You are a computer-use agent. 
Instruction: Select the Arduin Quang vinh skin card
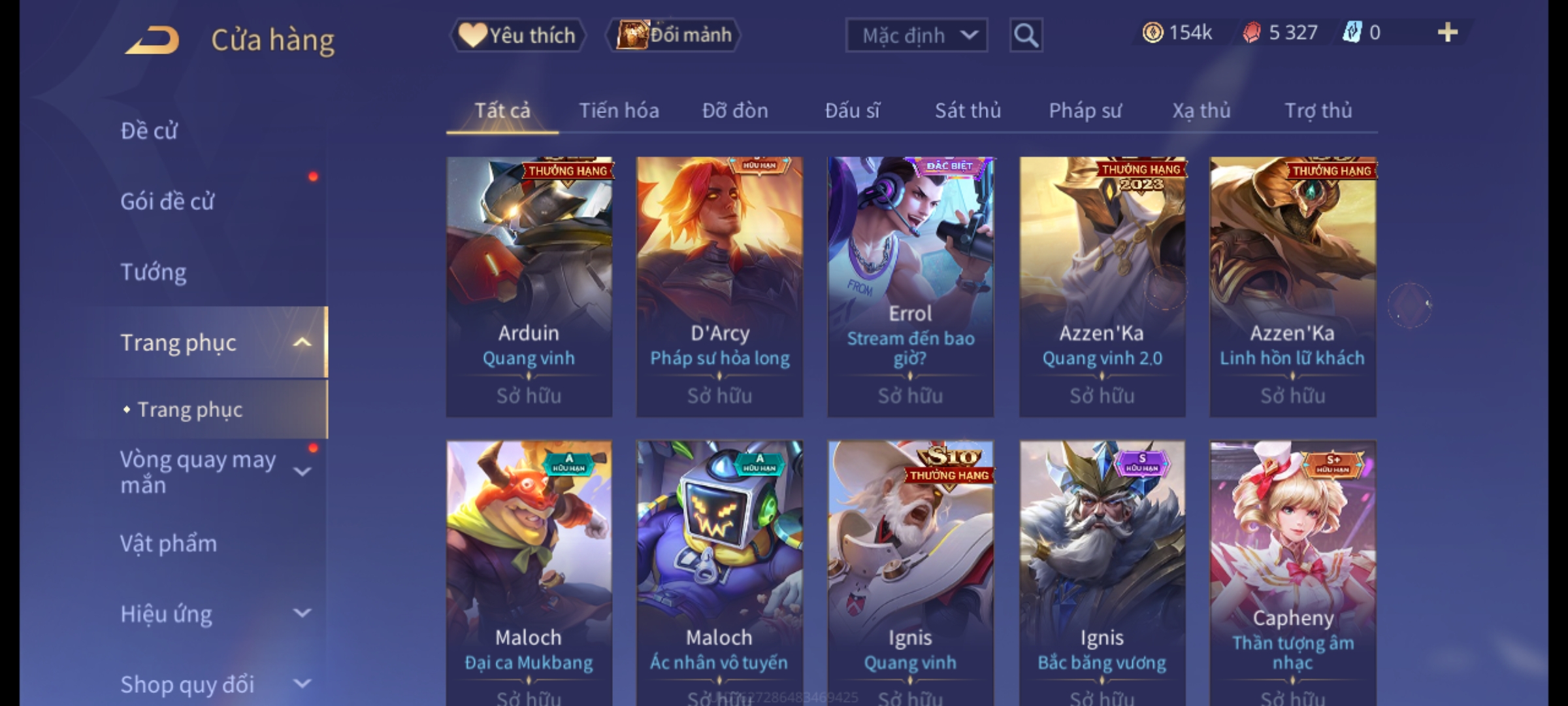coord(529,286)
